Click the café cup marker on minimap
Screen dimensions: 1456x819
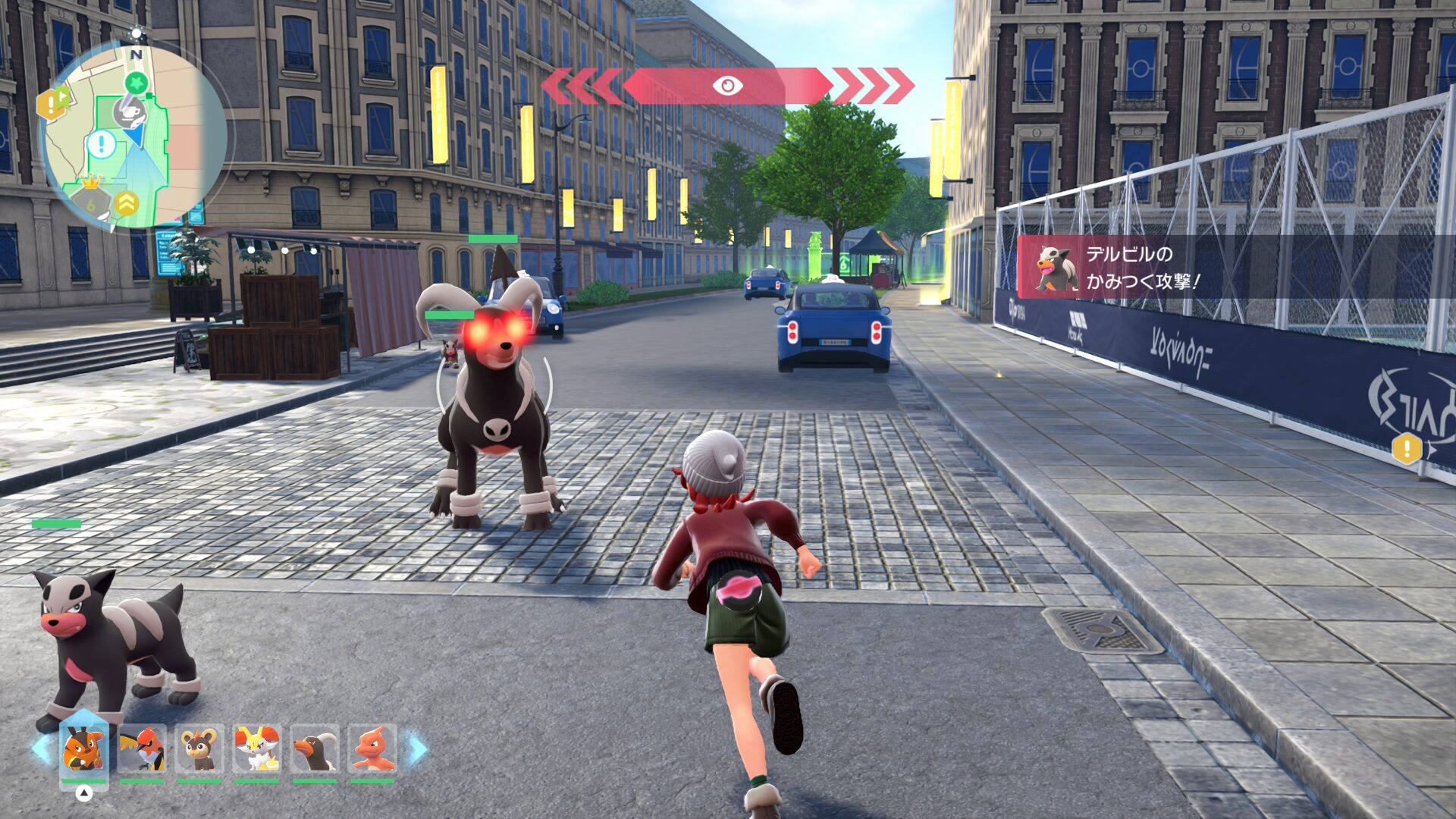pos(129,112)
